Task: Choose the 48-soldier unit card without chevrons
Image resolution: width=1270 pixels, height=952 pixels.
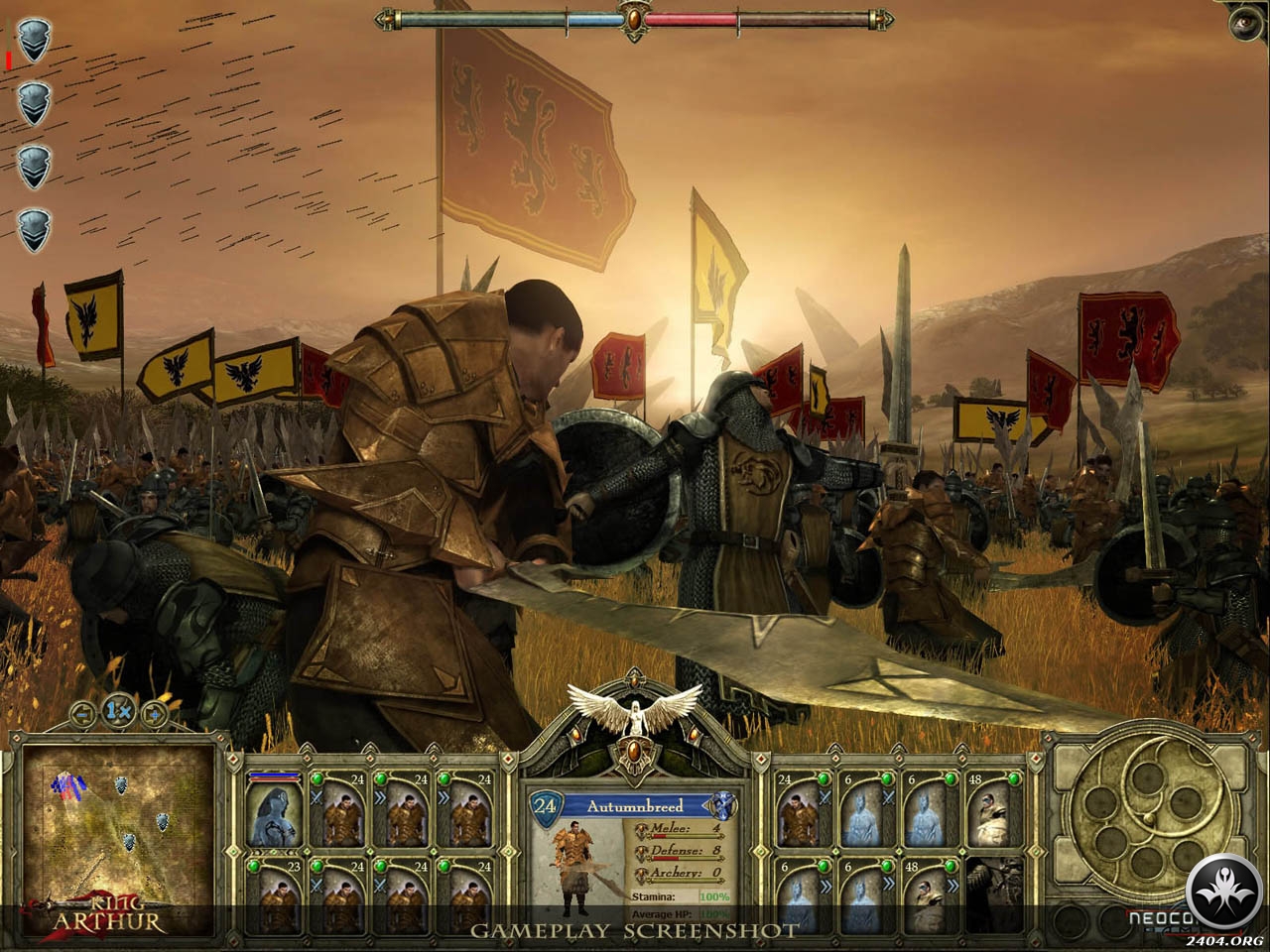Action: tap(989, 813)
